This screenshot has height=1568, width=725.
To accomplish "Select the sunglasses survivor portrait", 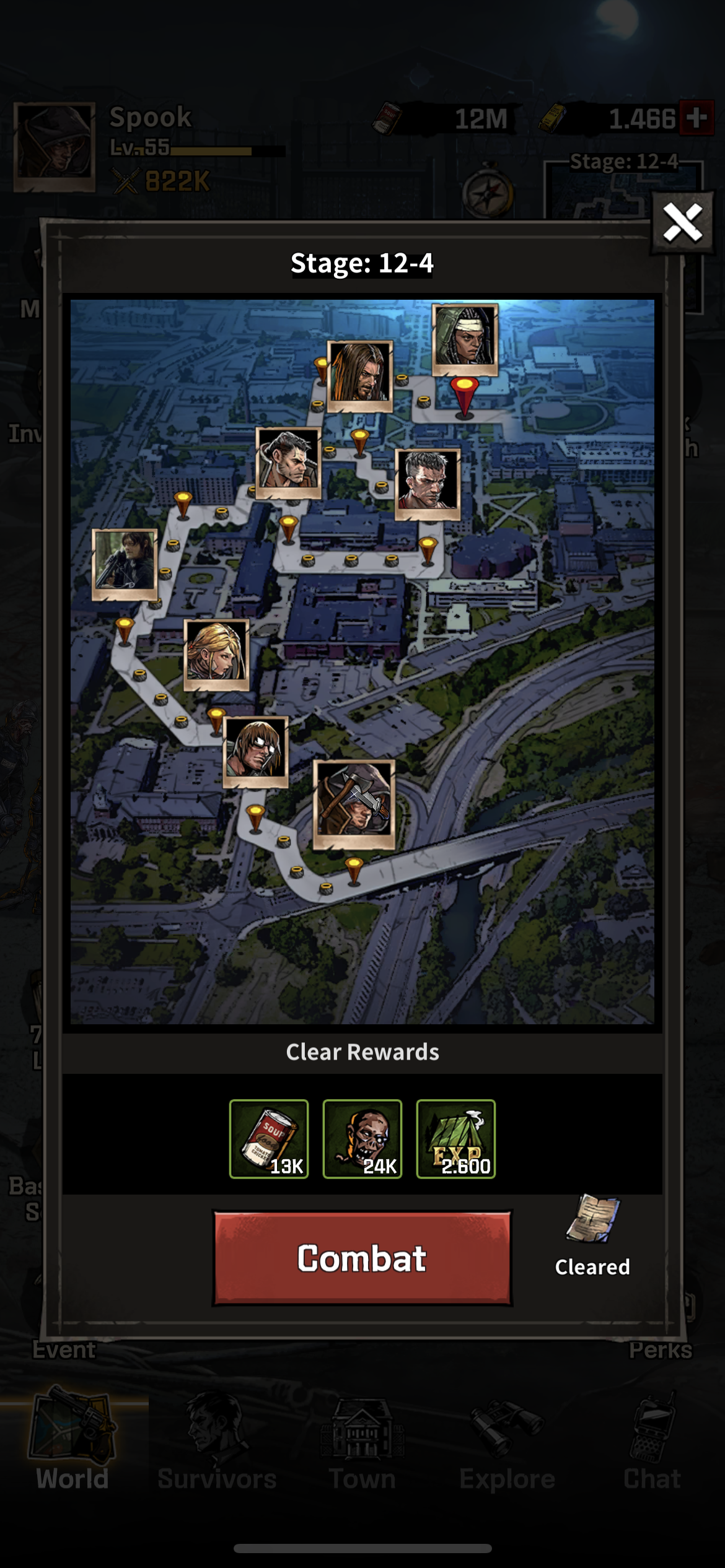I will point(255,751).
